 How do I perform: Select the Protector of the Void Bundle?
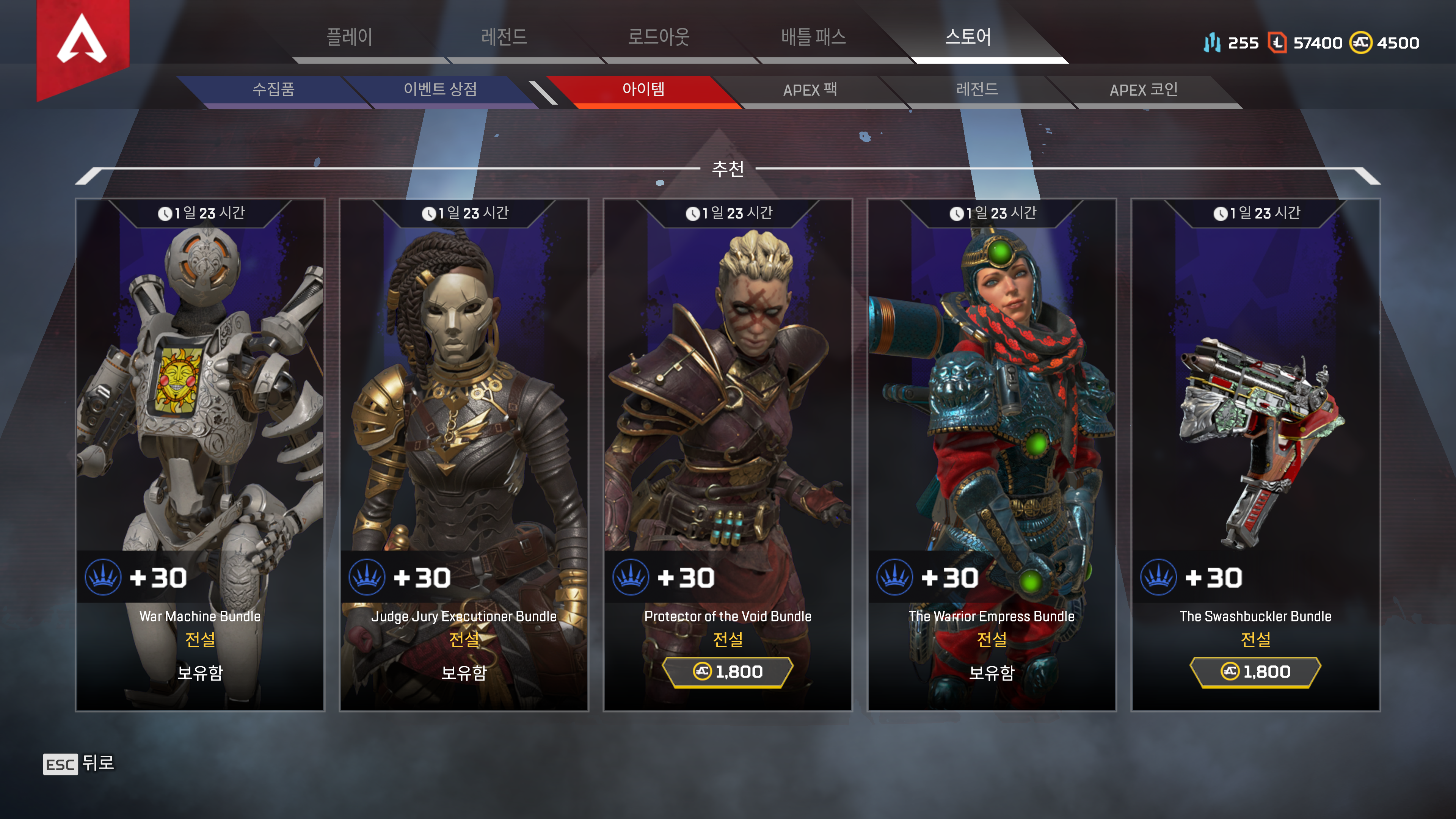coord(728,395)
